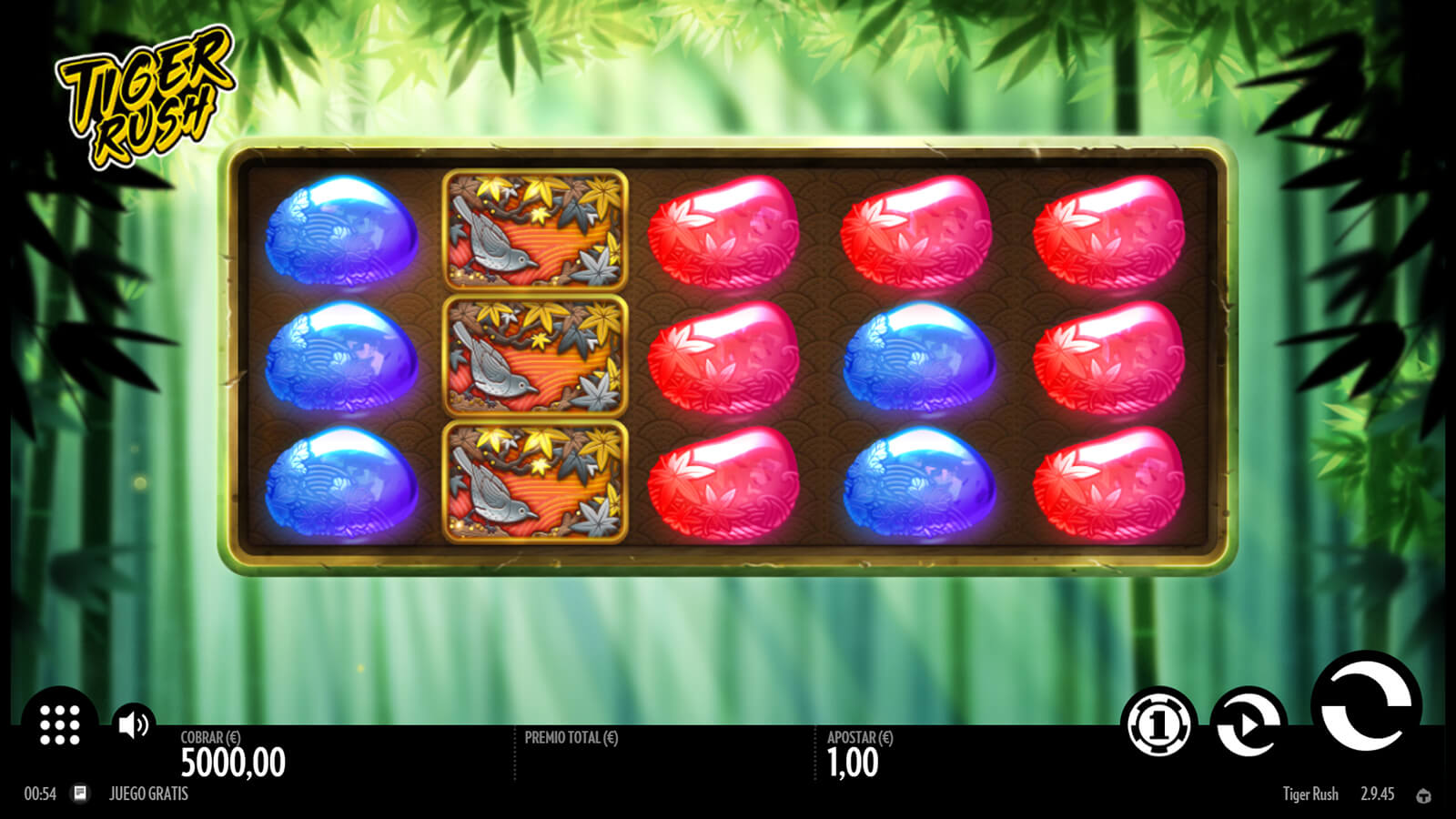Toggle sound with the speaker icon
The image size is (1456, 819).
coord(134,724)
